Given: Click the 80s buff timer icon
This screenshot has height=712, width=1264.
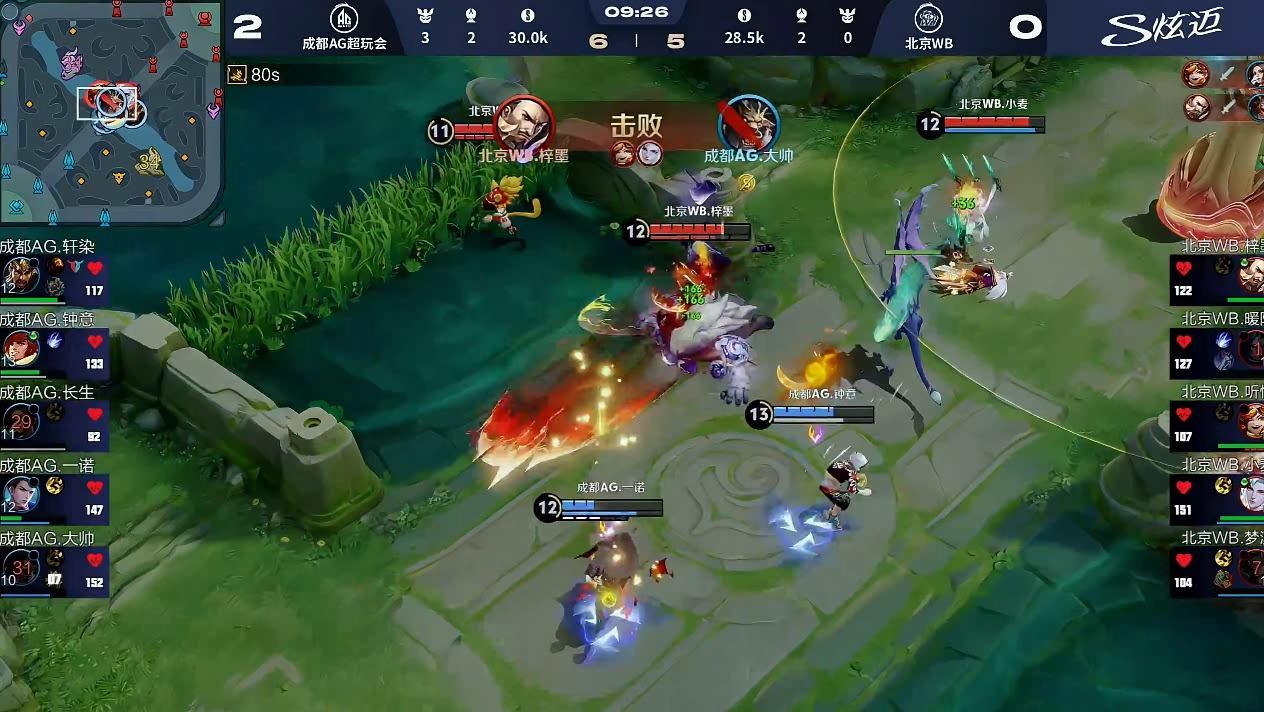Looking at the screenshot, I should pos(237,75).
